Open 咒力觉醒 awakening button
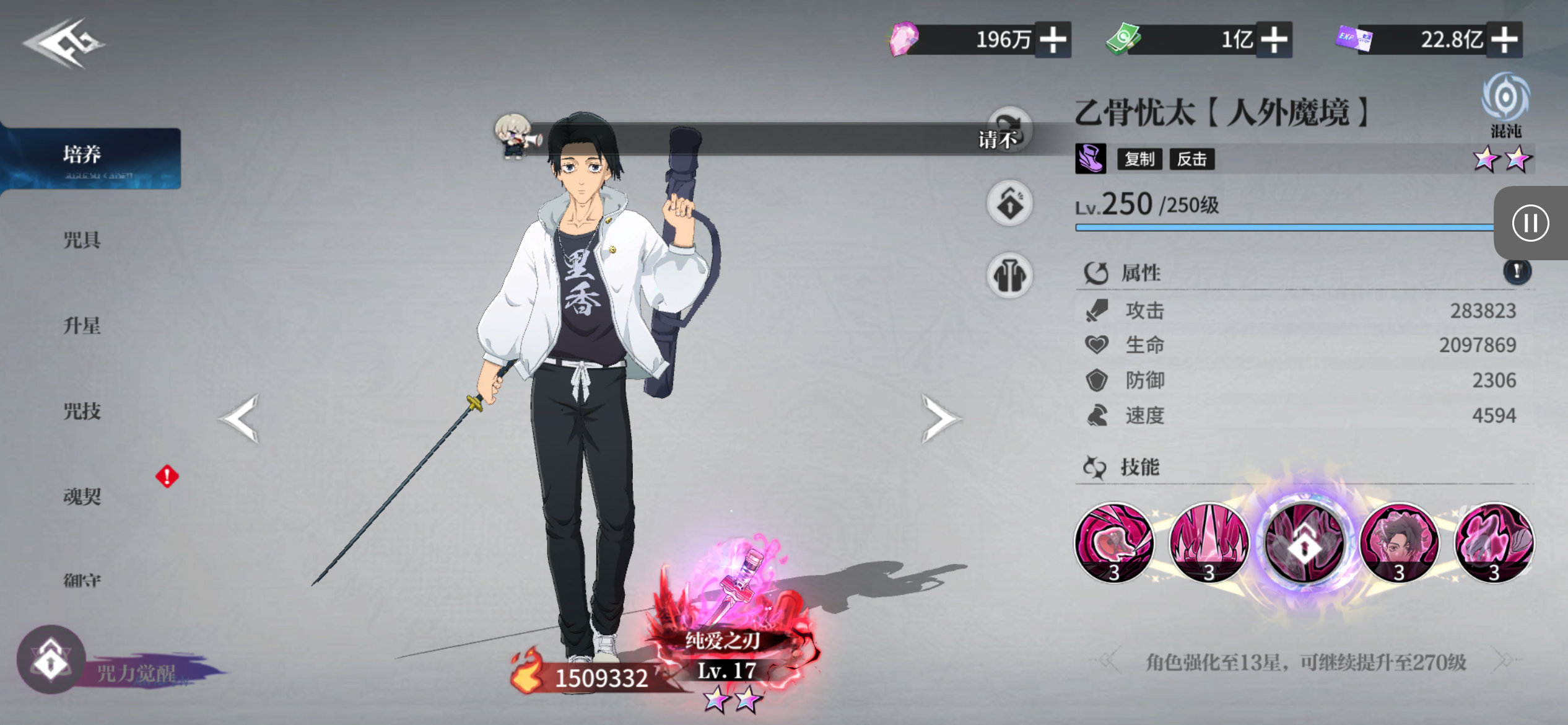 click(51, 660)
